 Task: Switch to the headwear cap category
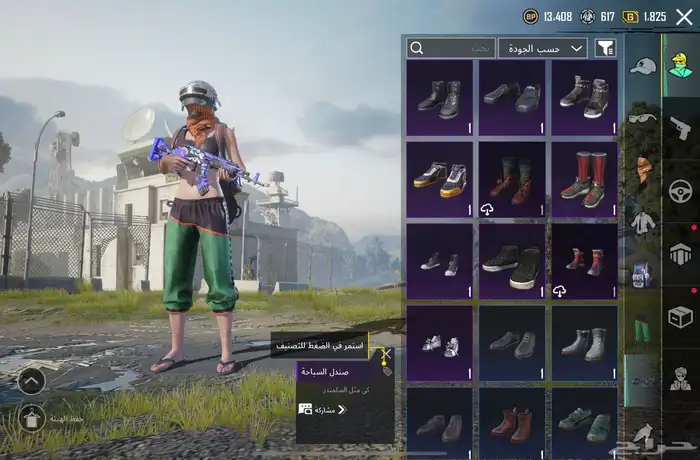point(642,67)
